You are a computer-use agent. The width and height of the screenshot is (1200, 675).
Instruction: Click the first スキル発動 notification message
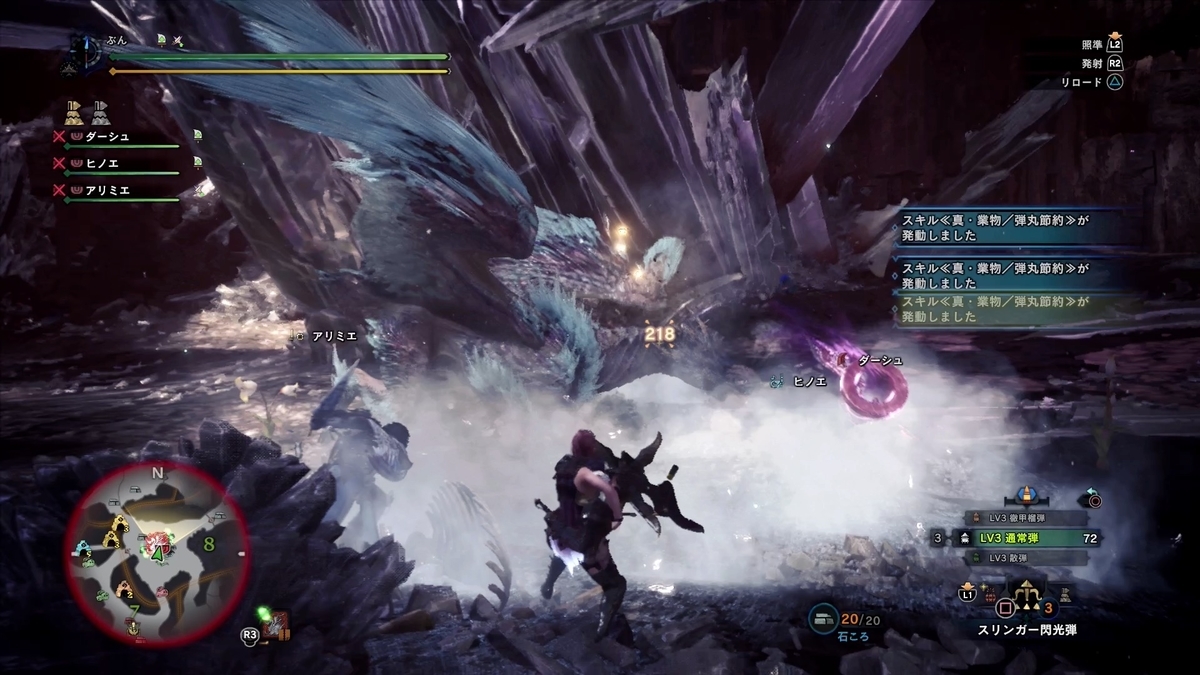pos(1000,229)
